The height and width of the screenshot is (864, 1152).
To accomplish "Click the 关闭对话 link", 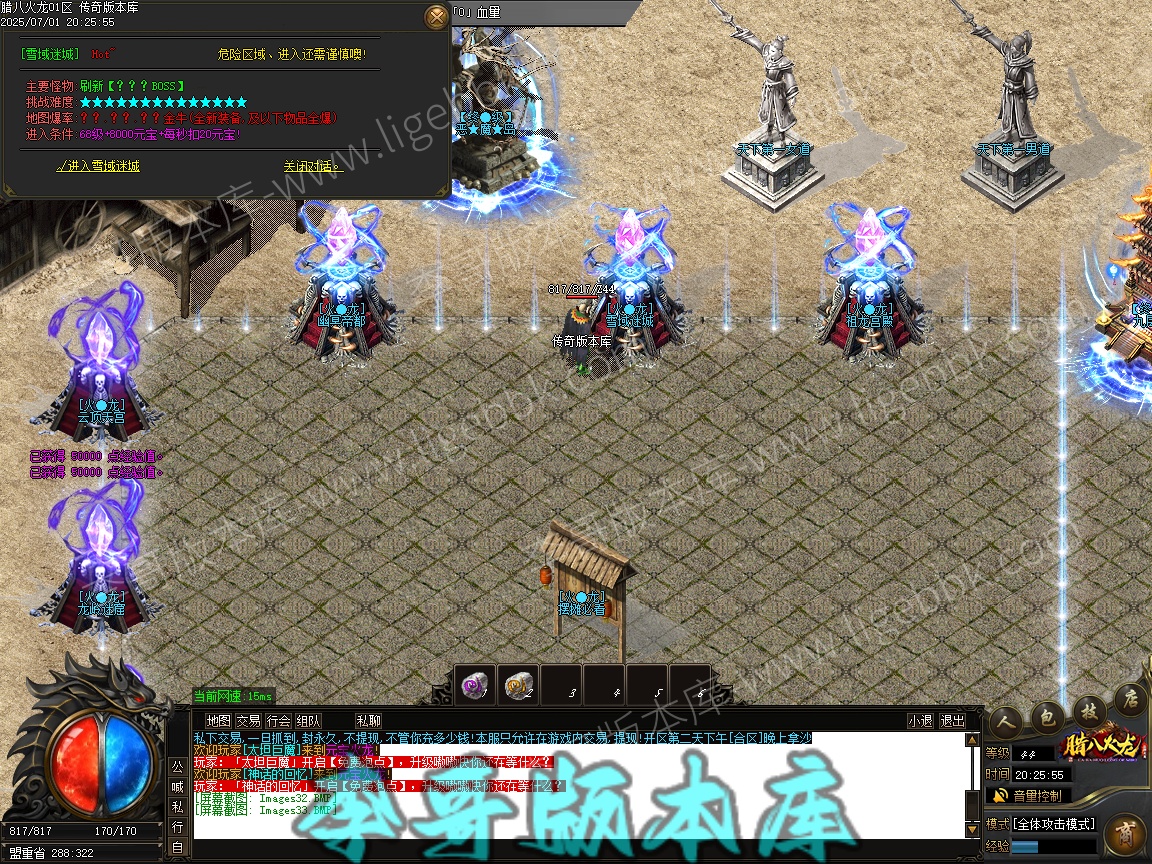I will tap(312, 166).
